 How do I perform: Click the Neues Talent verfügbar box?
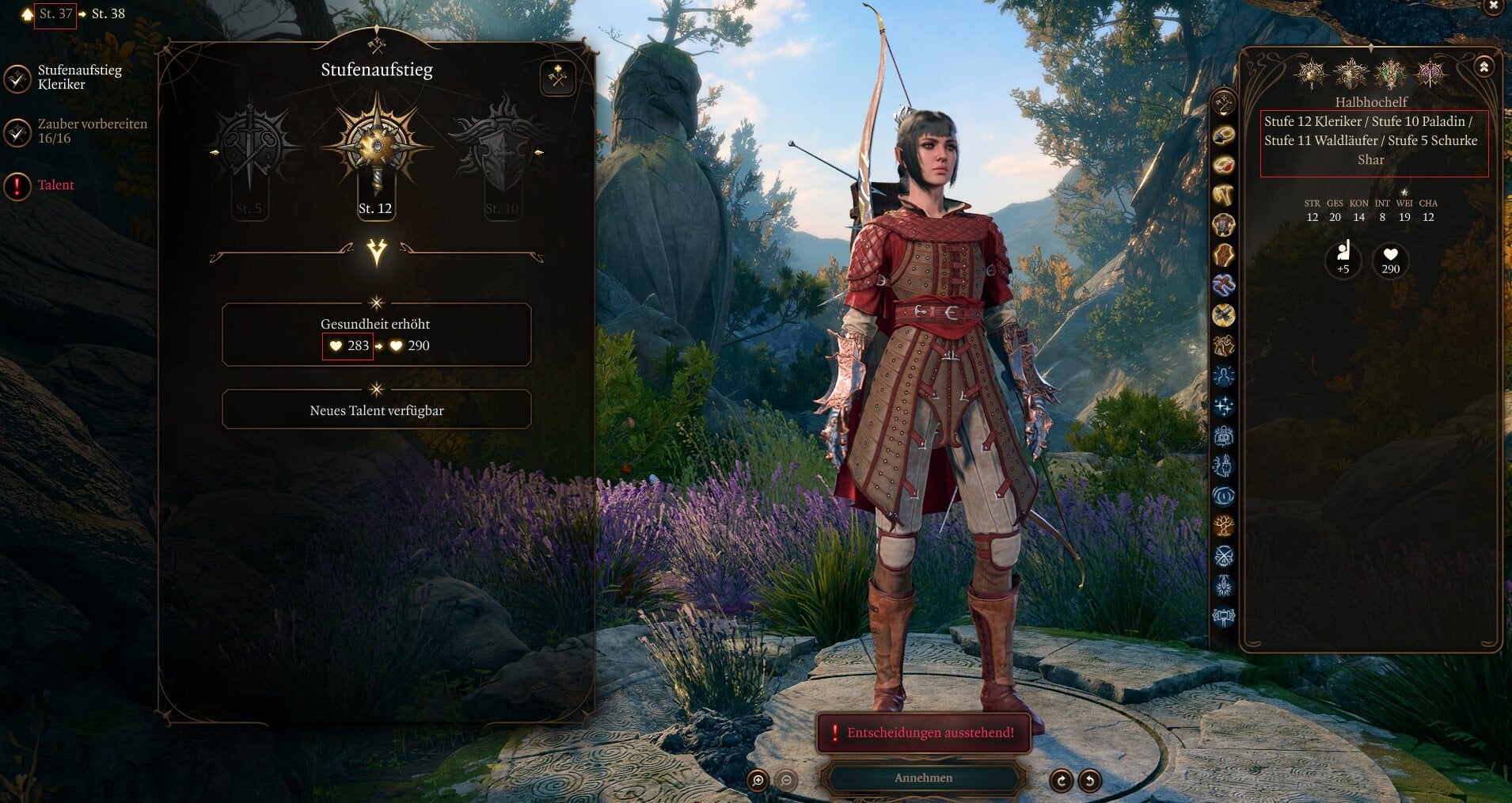pyautogui.click(x=376, y=410)
